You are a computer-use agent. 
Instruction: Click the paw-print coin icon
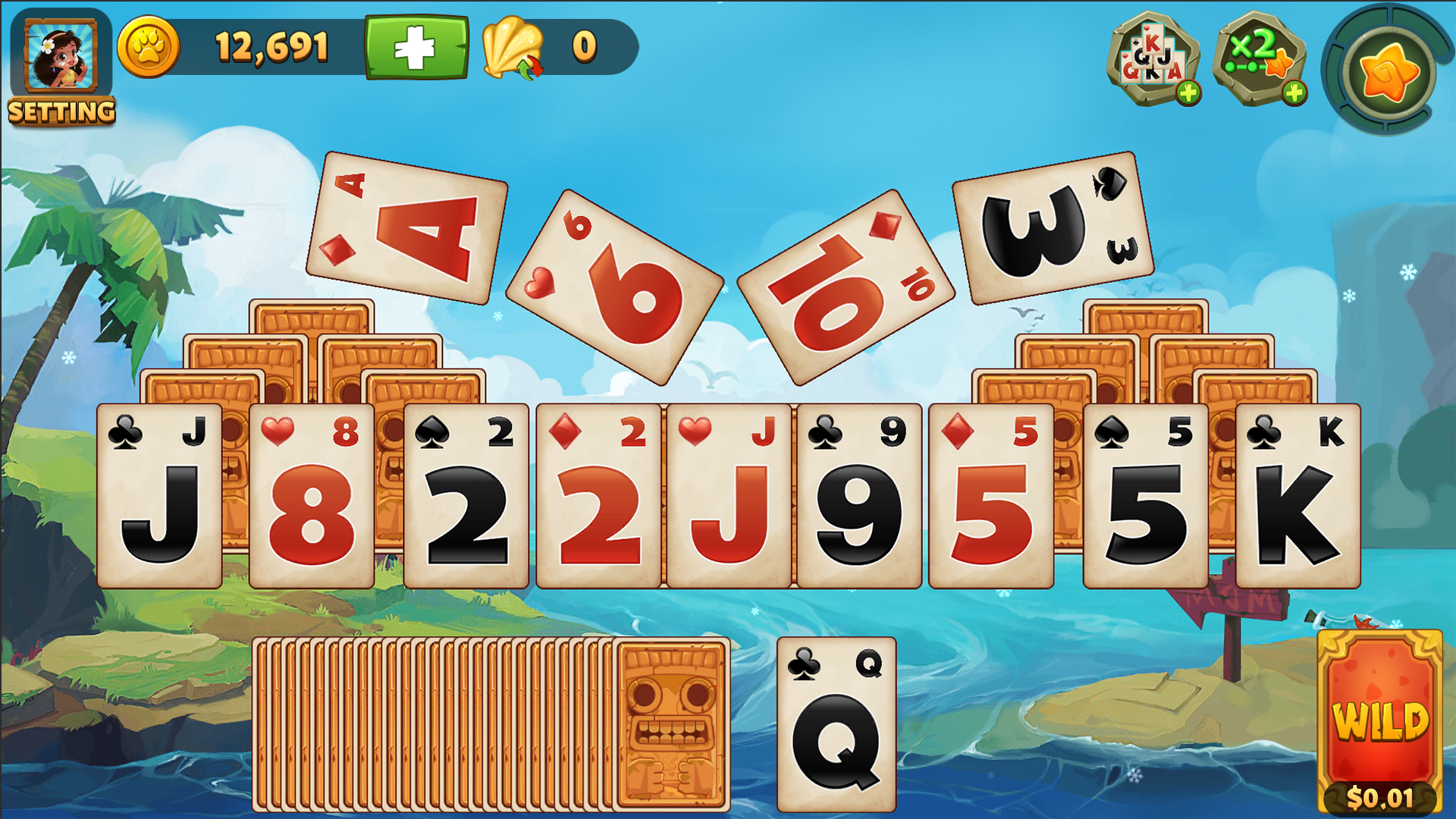point(149,45)
